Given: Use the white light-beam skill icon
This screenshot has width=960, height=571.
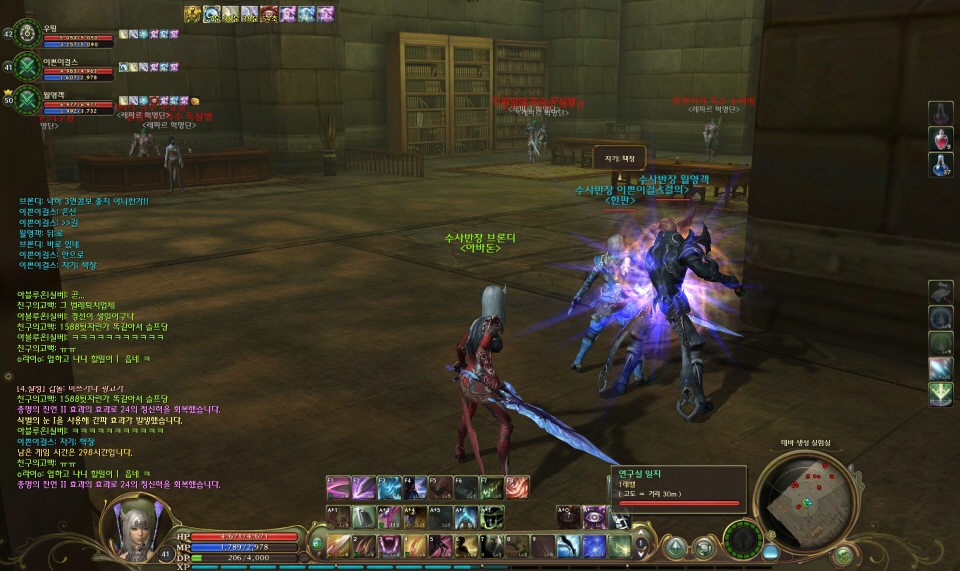Looking at the screenshot, I should coord(940,368).
